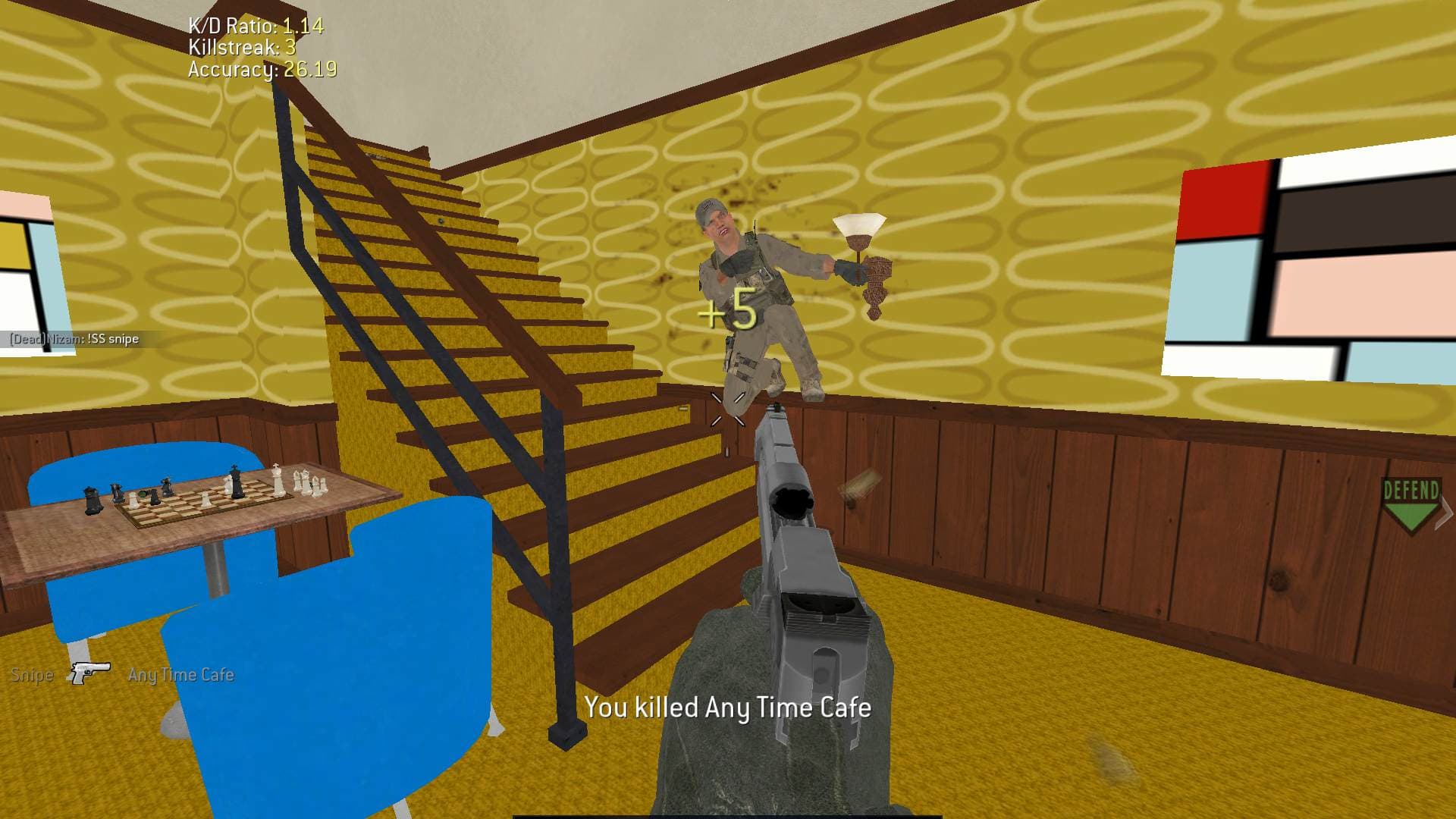The height and width of the screenshot is (819, 1456).
Task: Click the green DEFEND objective marker
Action: click(x=1410, y=505)
